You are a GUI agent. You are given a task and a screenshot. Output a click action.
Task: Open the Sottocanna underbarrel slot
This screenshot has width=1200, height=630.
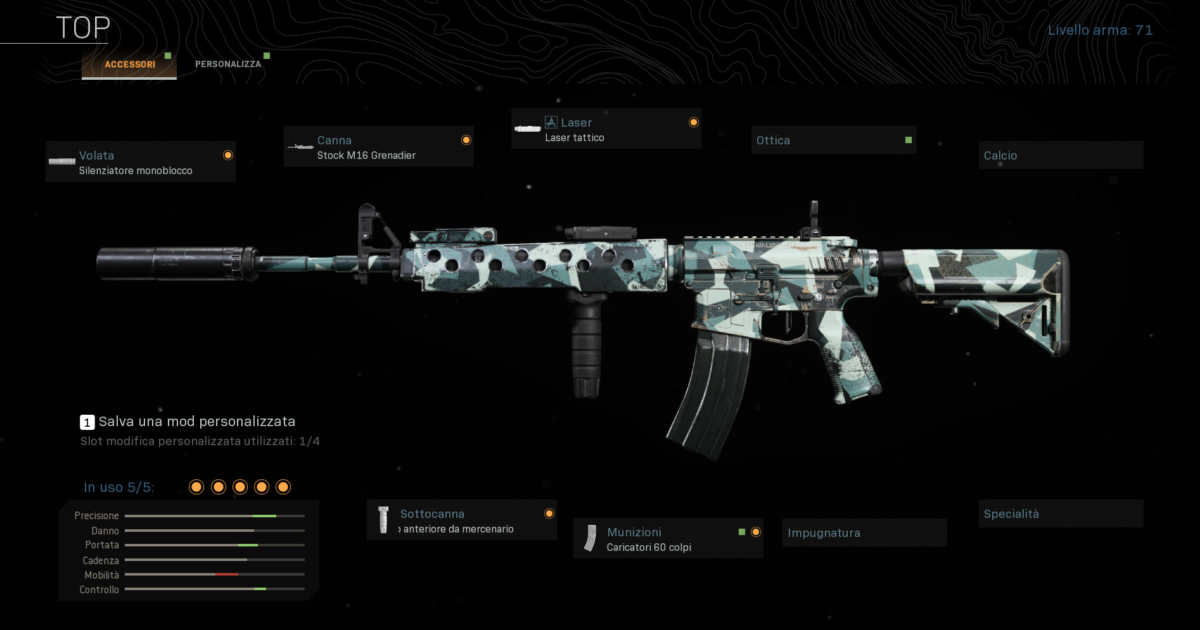[x=462, y=520]
